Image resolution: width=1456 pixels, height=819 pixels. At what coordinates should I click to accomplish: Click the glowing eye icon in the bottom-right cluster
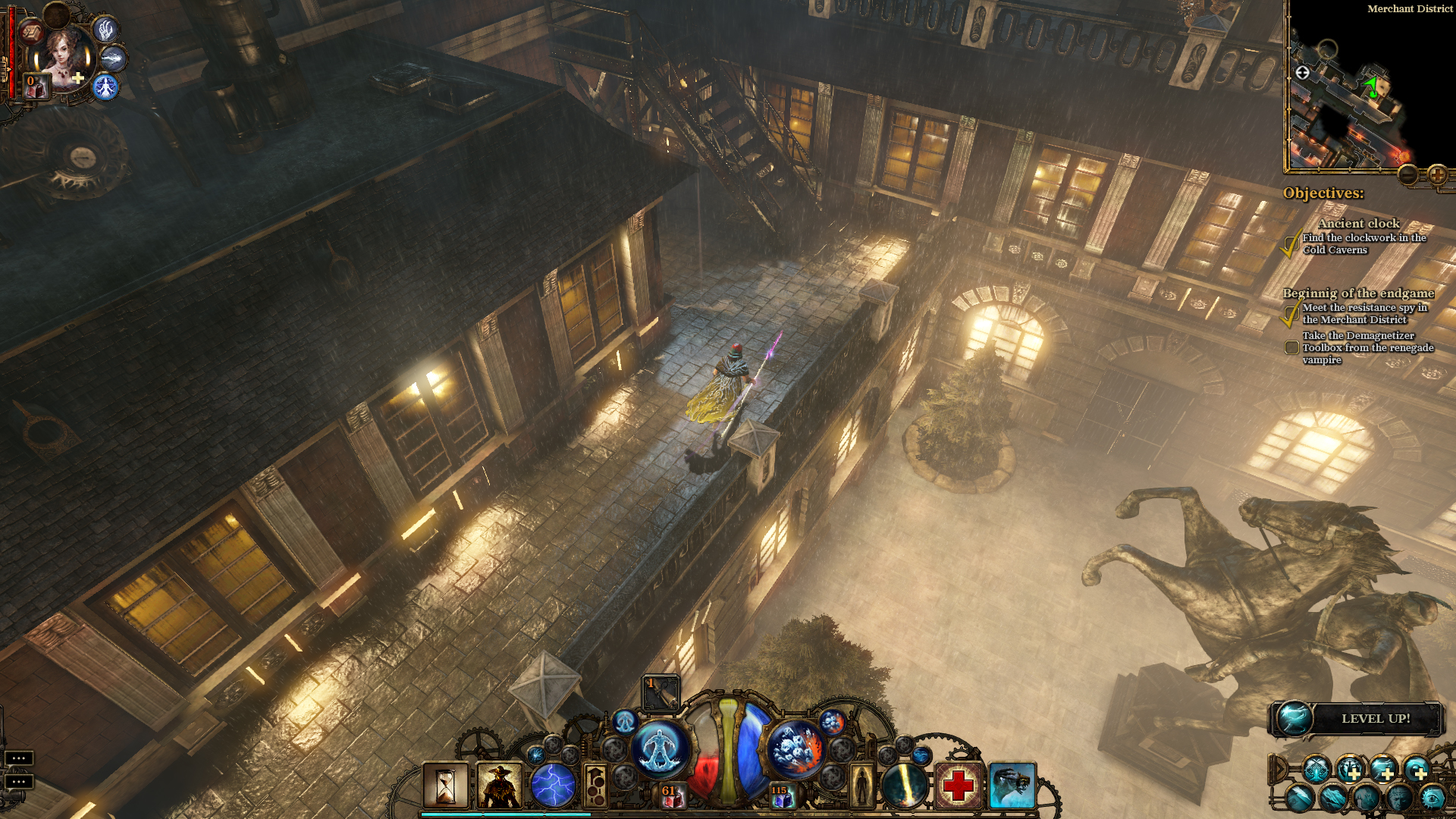(1433, 799)
